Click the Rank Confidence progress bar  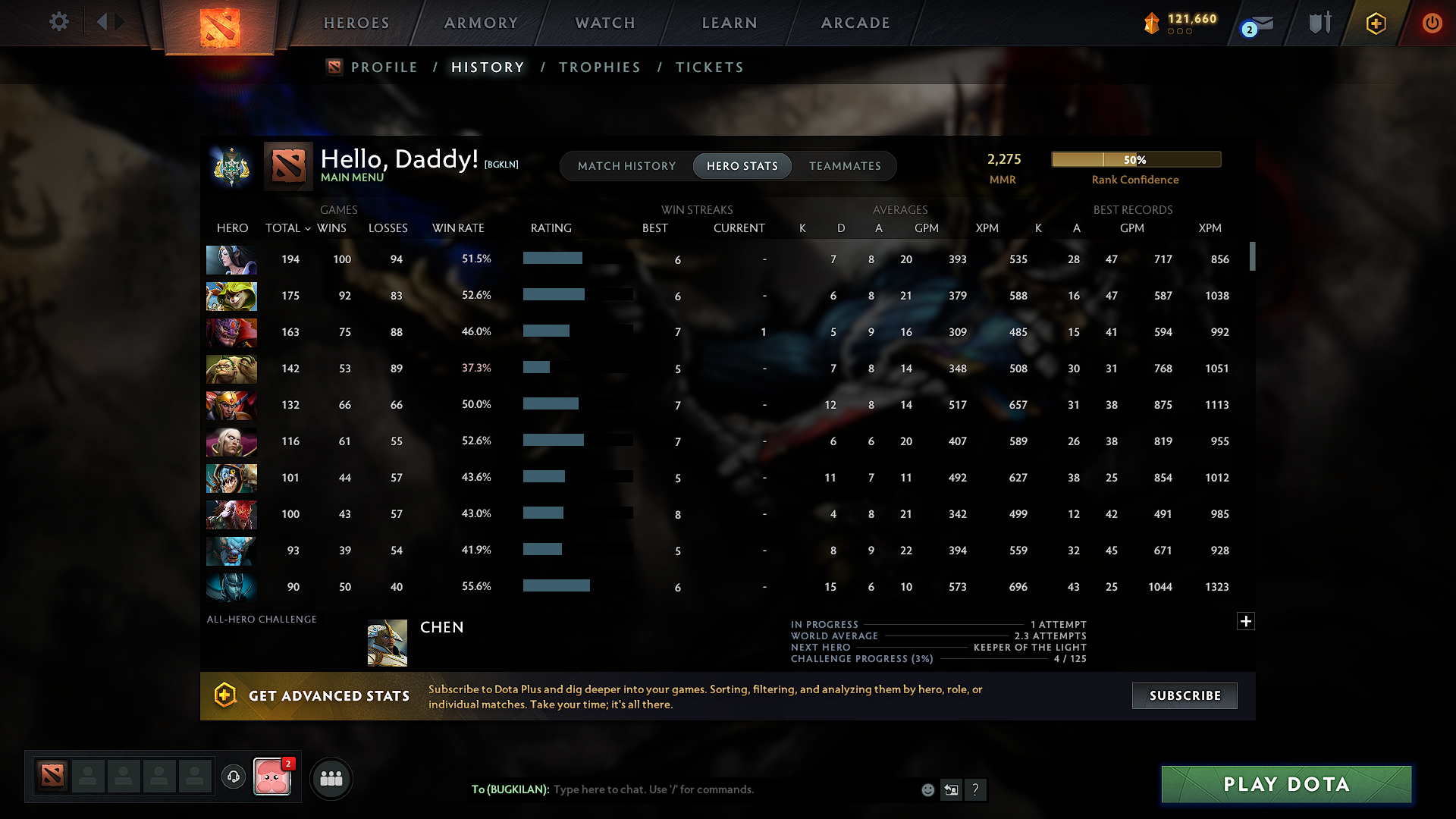[1135, 159]
